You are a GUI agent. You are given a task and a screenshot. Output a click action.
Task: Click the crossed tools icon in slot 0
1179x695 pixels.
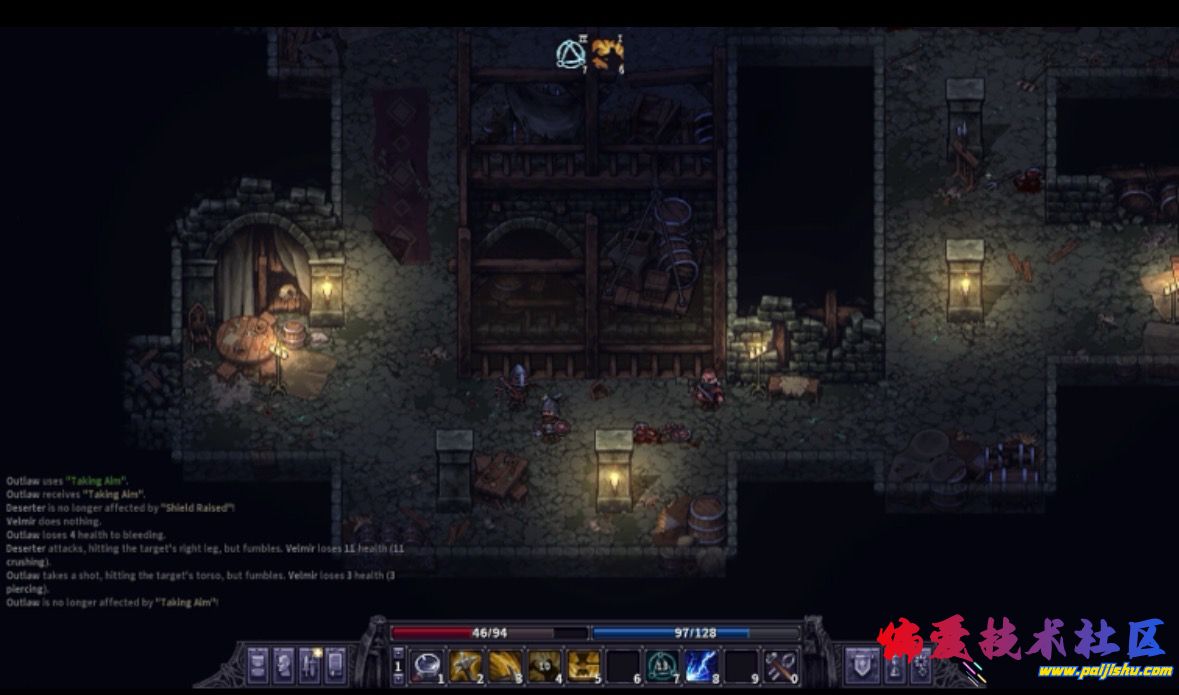click(778, 663)
